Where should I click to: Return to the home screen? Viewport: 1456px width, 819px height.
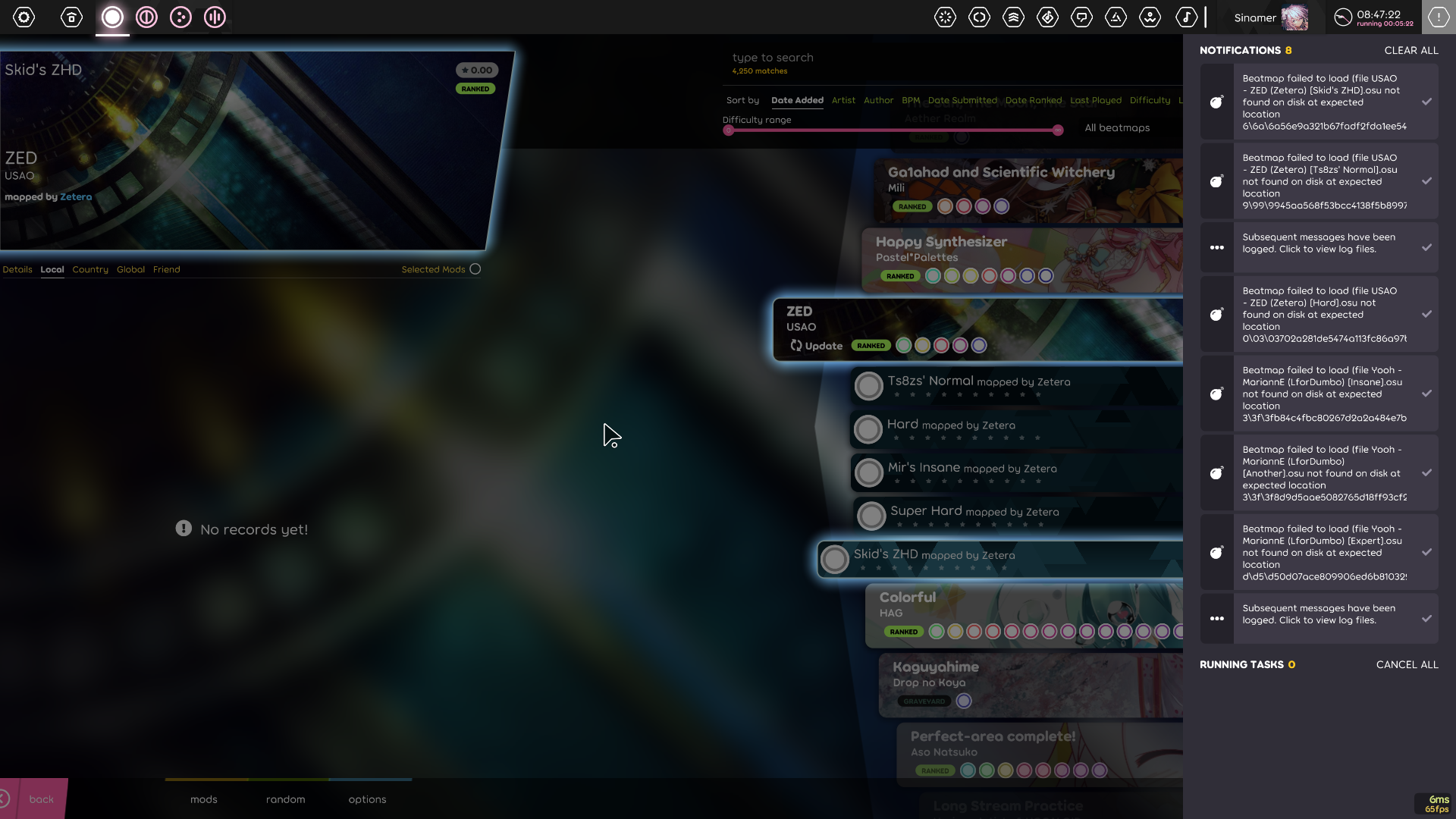[x=71, y=17]
